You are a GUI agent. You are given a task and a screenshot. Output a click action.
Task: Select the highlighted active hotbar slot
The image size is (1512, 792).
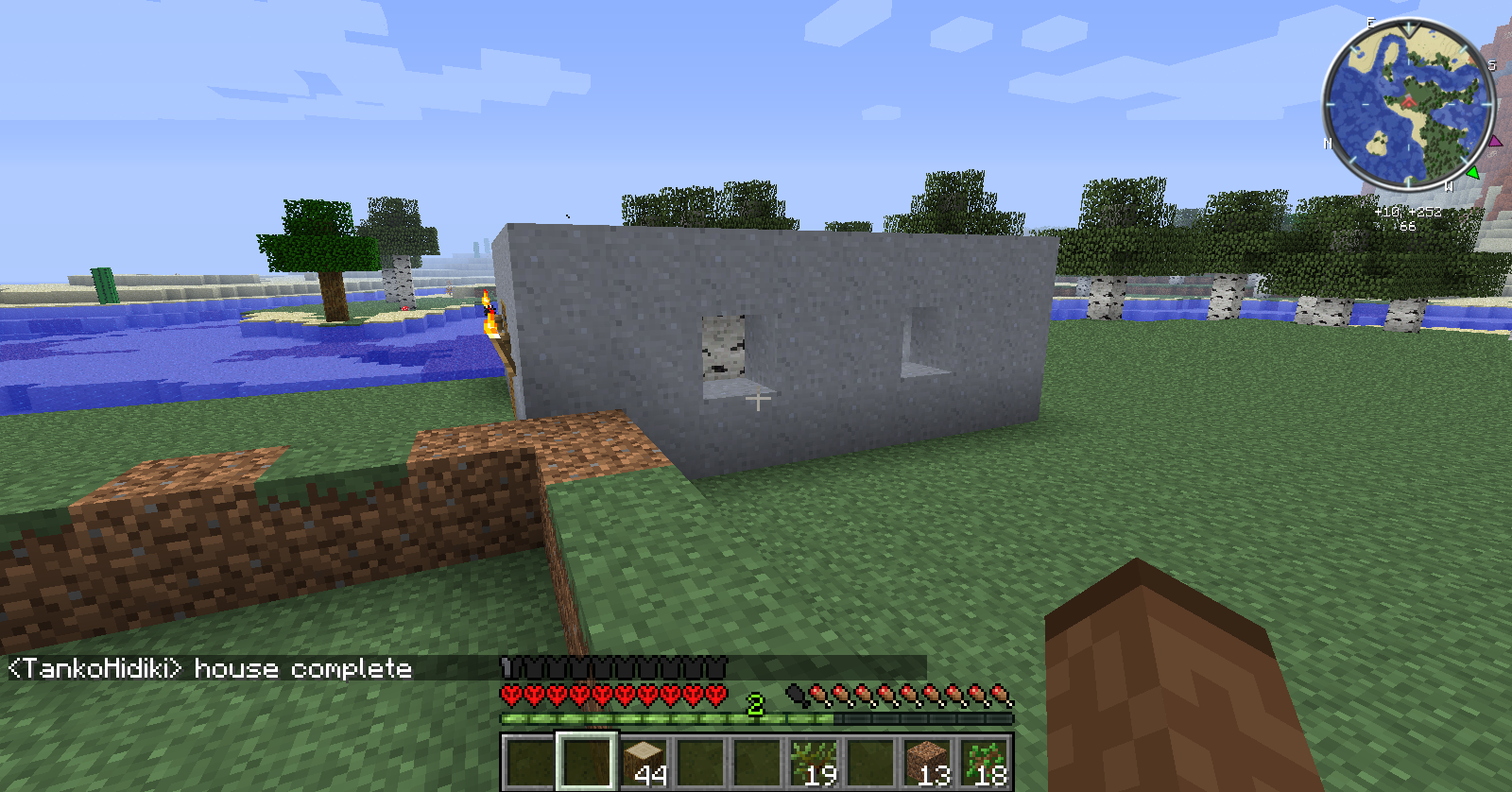click(x=587, y=762)
